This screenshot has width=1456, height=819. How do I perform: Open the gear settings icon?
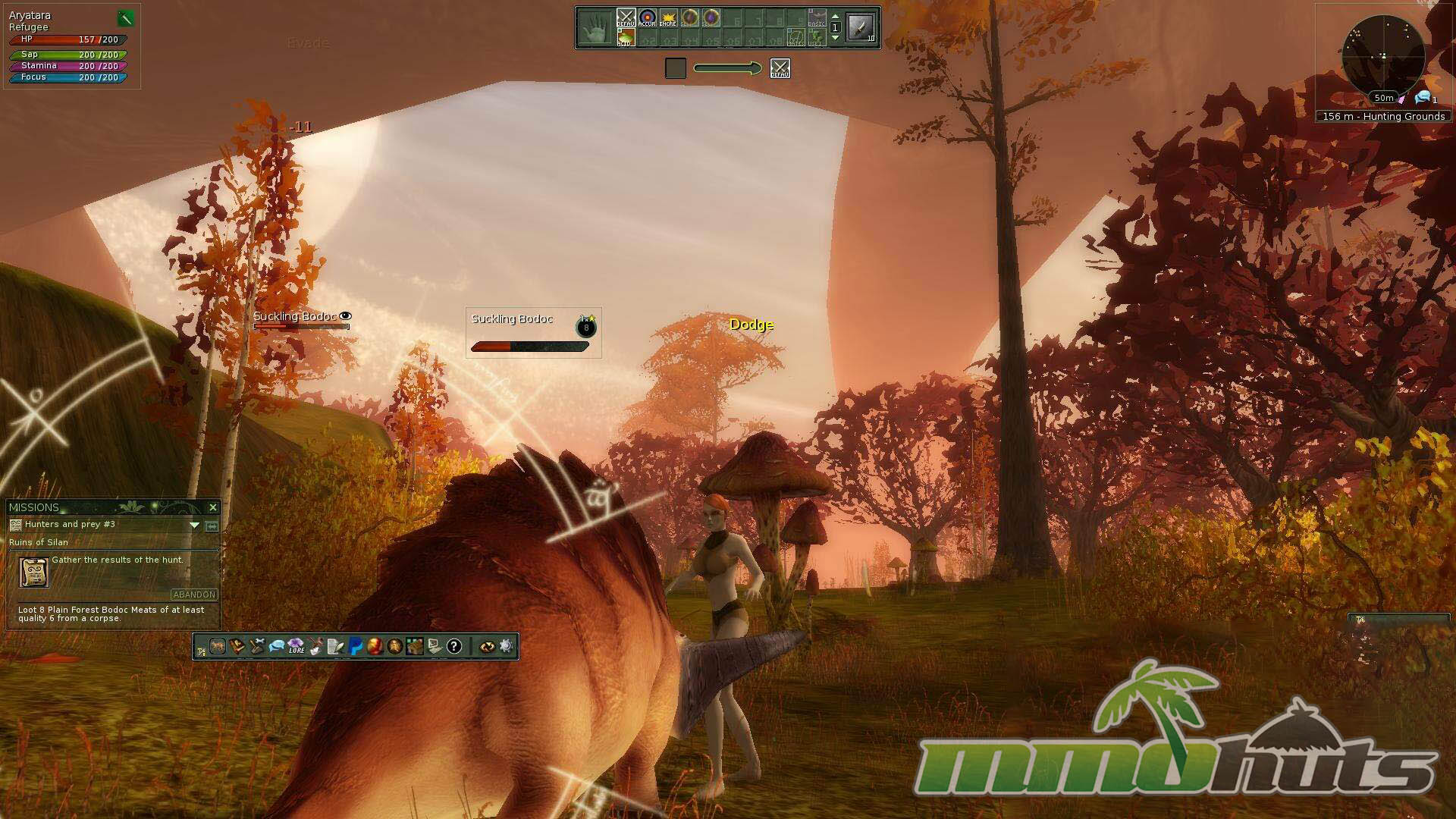pos(506,646)
